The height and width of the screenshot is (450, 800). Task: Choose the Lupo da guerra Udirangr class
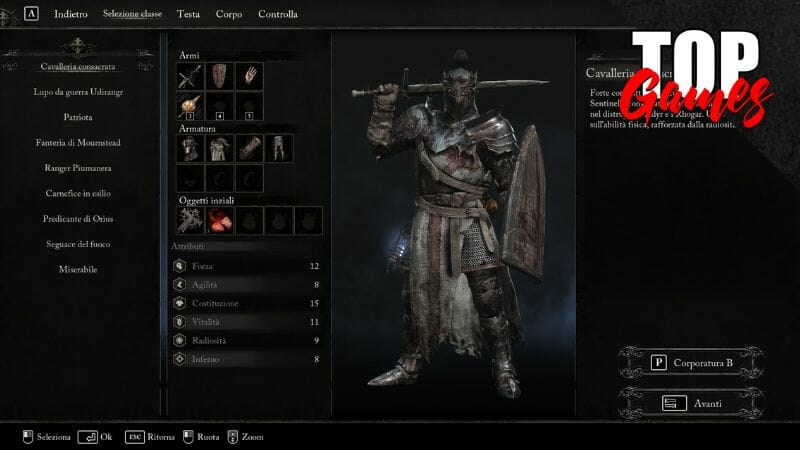[x=78, y=92]
